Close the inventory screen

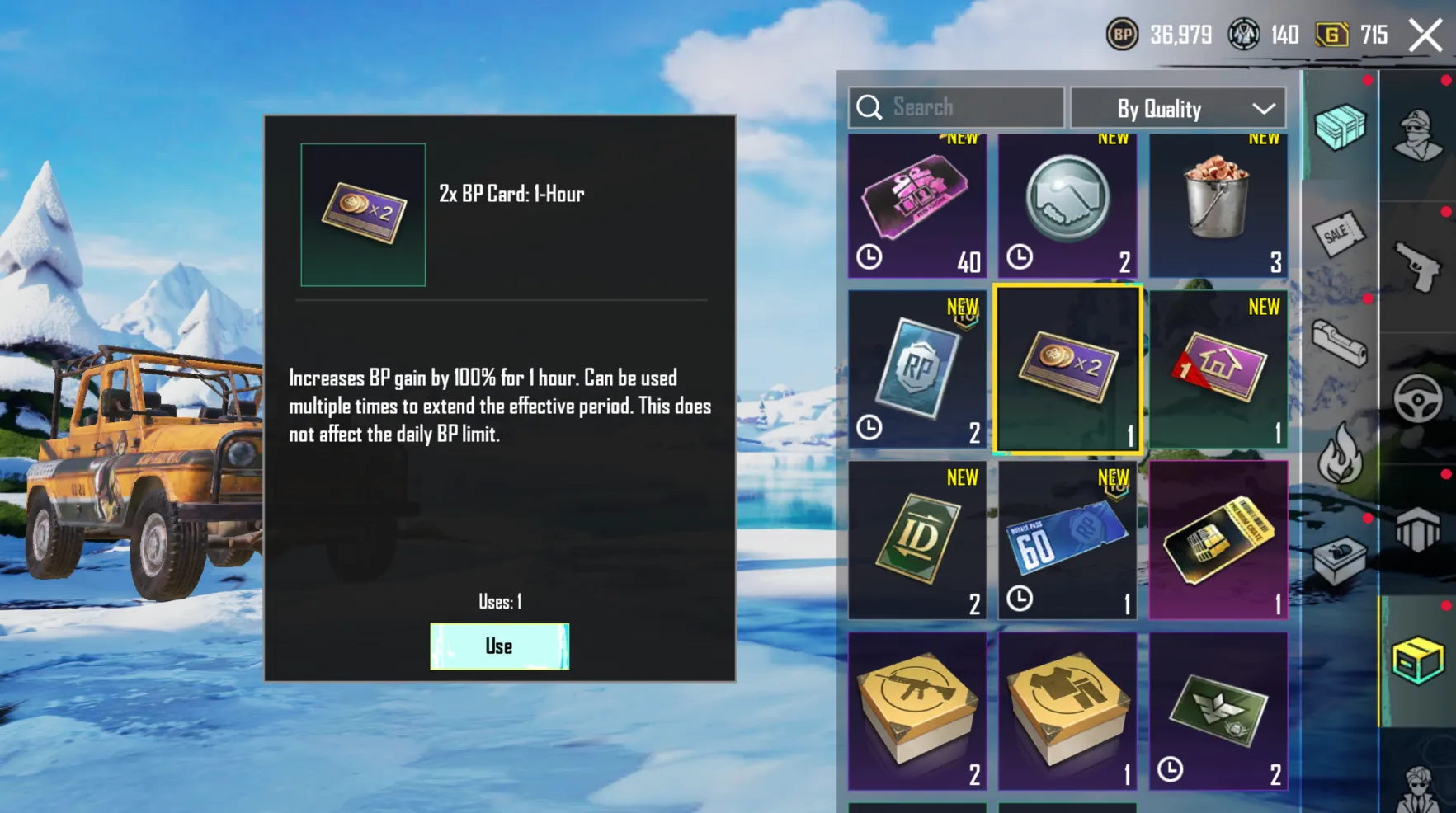[1425, 35]
